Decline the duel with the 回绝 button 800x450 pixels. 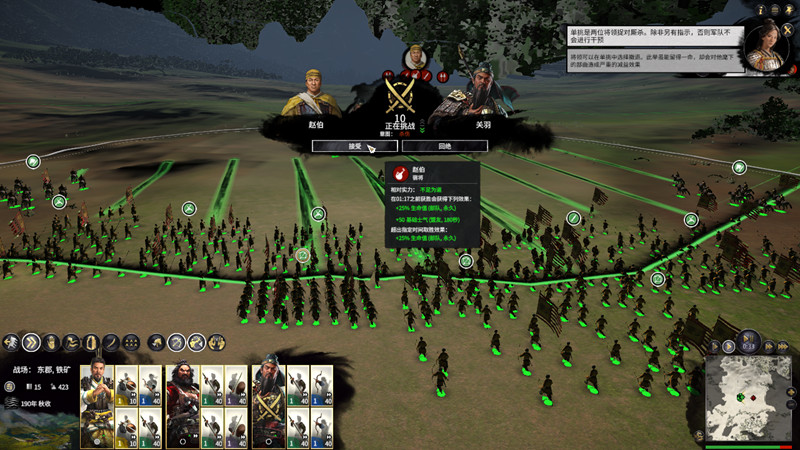pos(445,146)
